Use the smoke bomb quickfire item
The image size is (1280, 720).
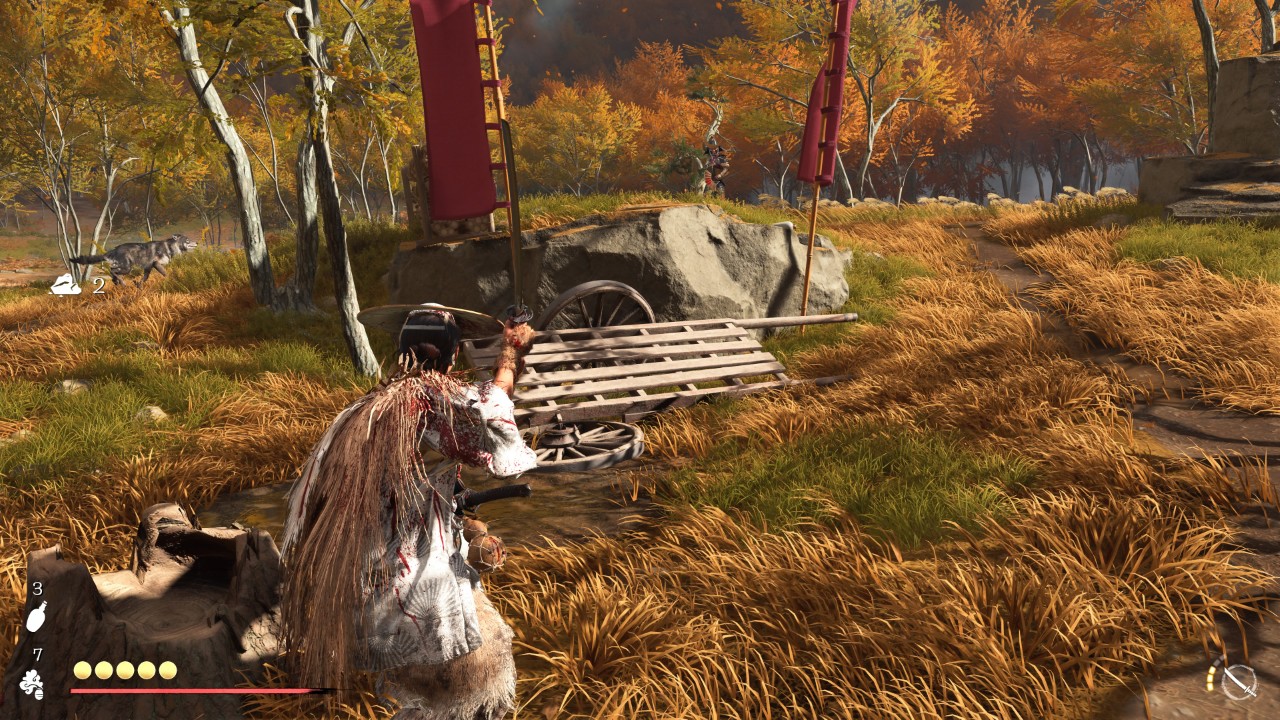click(32, 684)
